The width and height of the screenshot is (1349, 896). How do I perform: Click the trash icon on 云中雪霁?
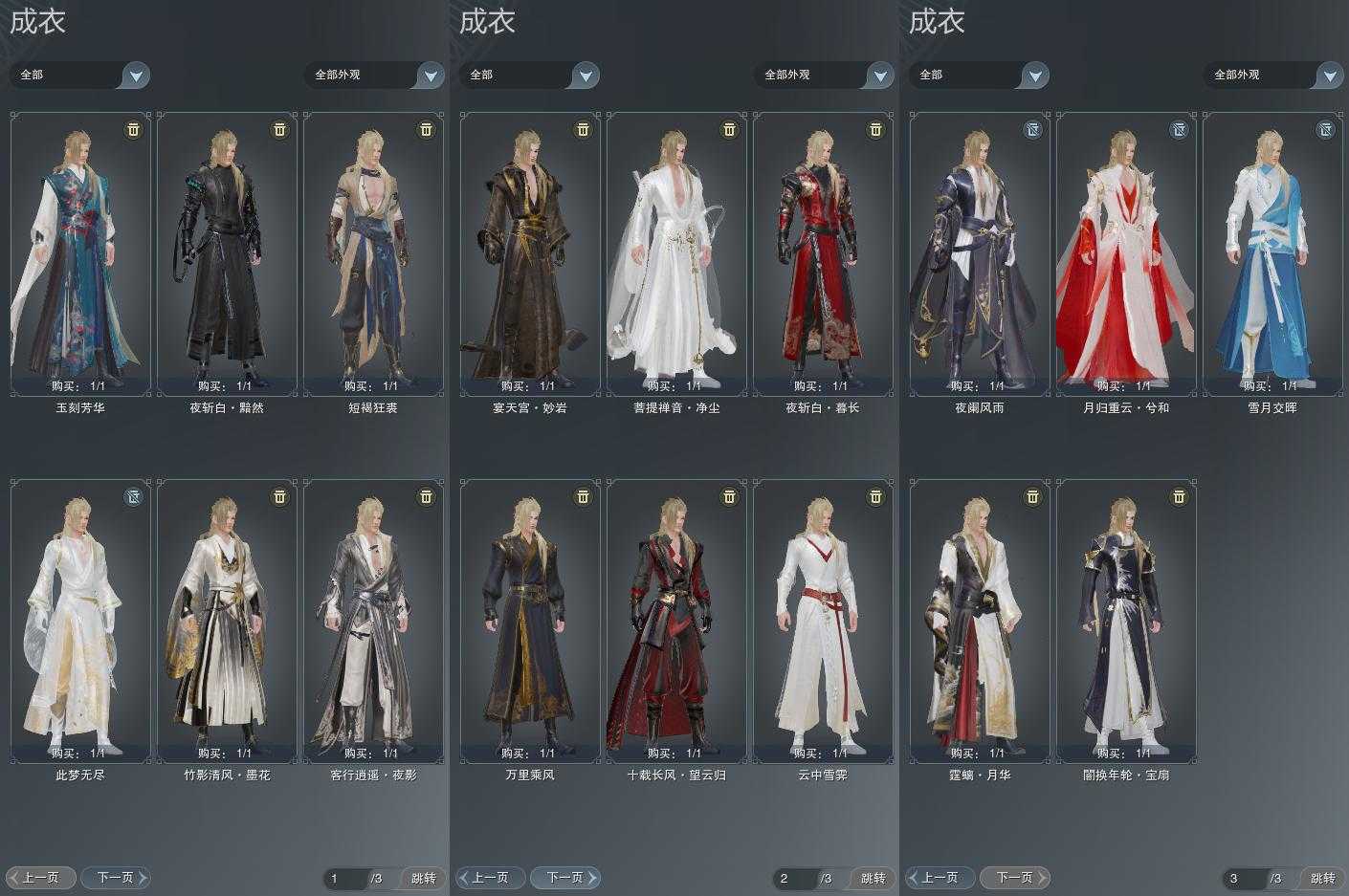875,496
